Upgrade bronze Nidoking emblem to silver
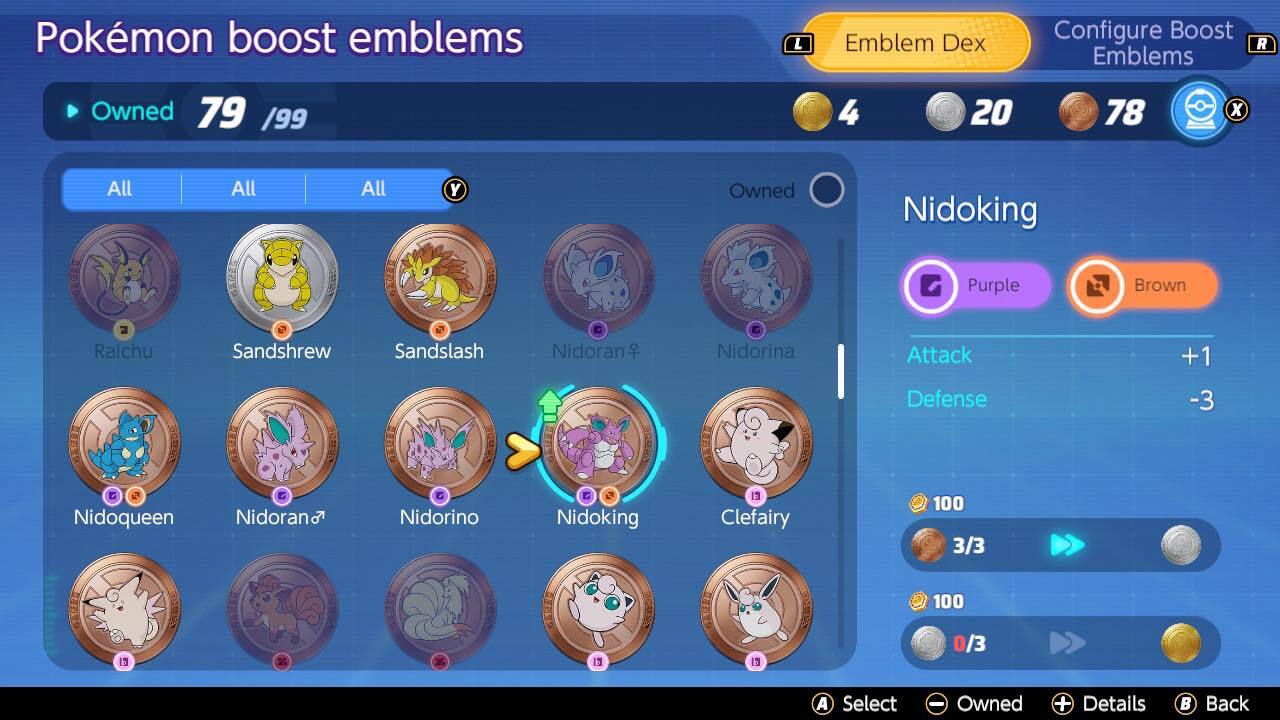Screen dimensions: 1280x720 click(1060, 545)
